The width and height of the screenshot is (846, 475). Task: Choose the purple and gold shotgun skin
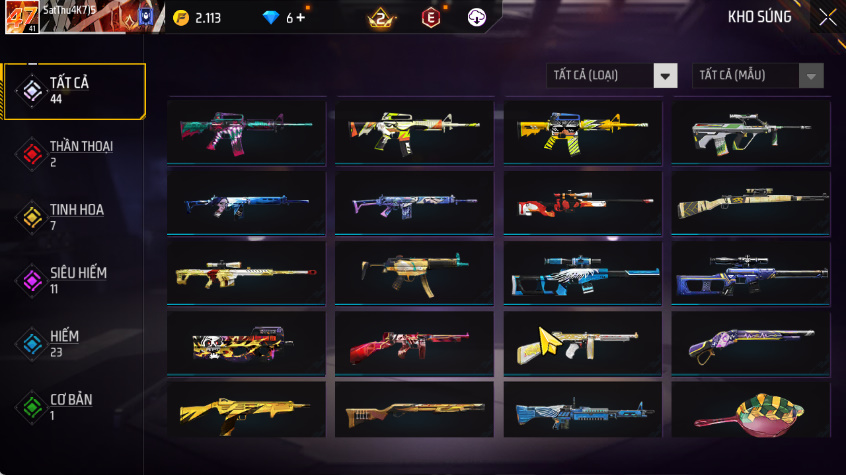750,343
